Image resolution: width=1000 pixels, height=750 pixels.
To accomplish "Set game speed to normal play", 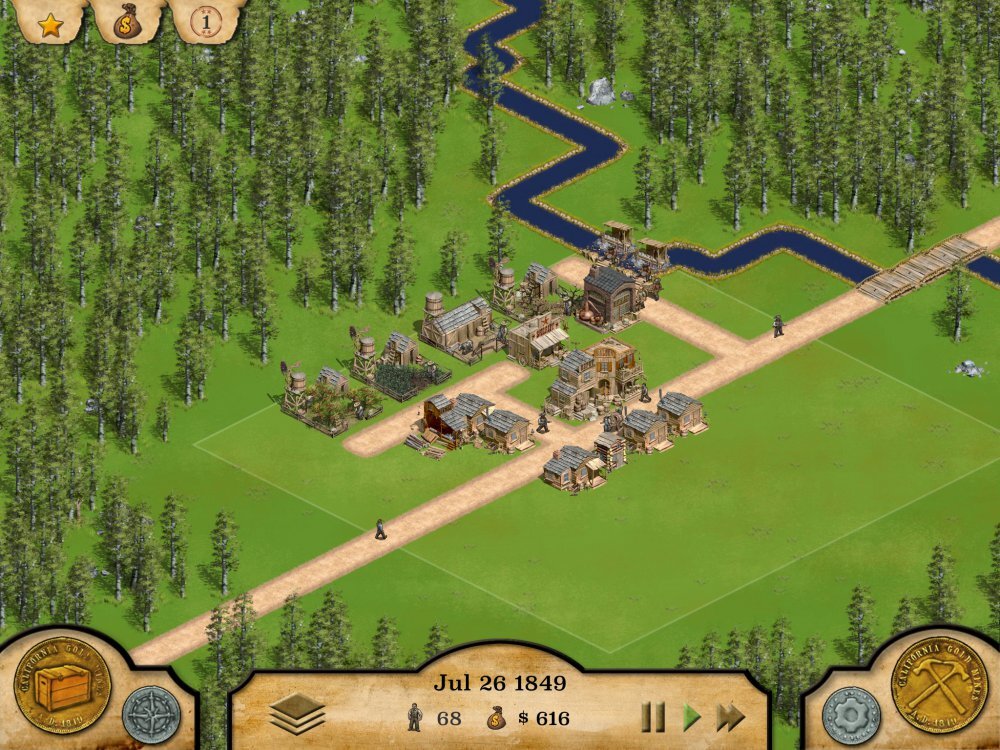I will (691, 716).
